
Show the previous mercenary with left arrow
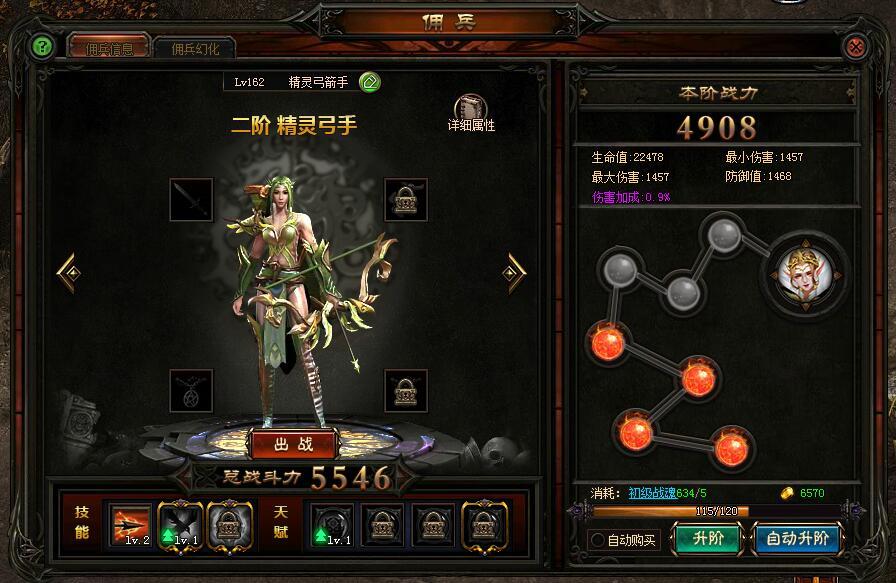pos(68,270)
